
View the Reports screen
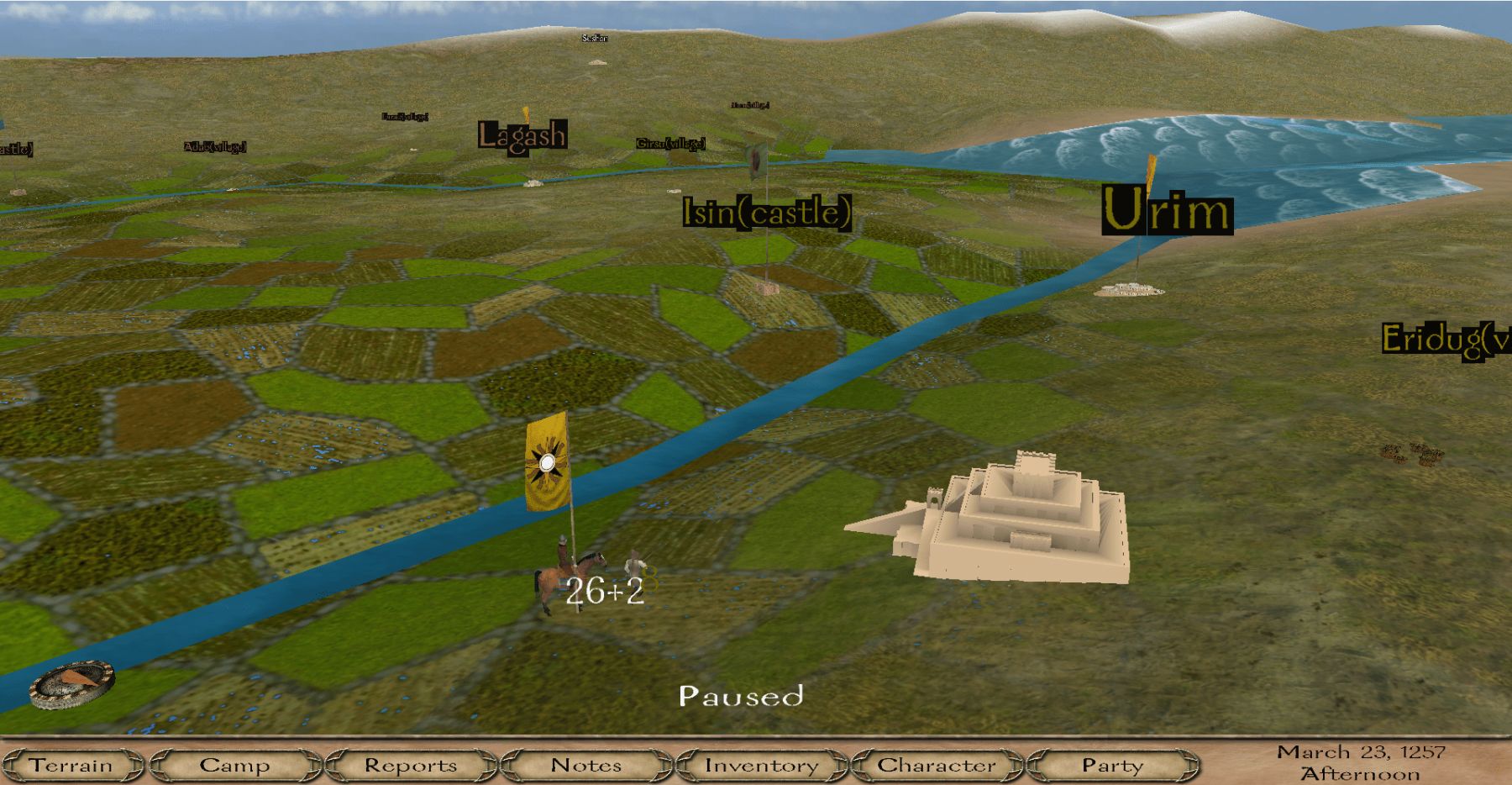point(411,765)
